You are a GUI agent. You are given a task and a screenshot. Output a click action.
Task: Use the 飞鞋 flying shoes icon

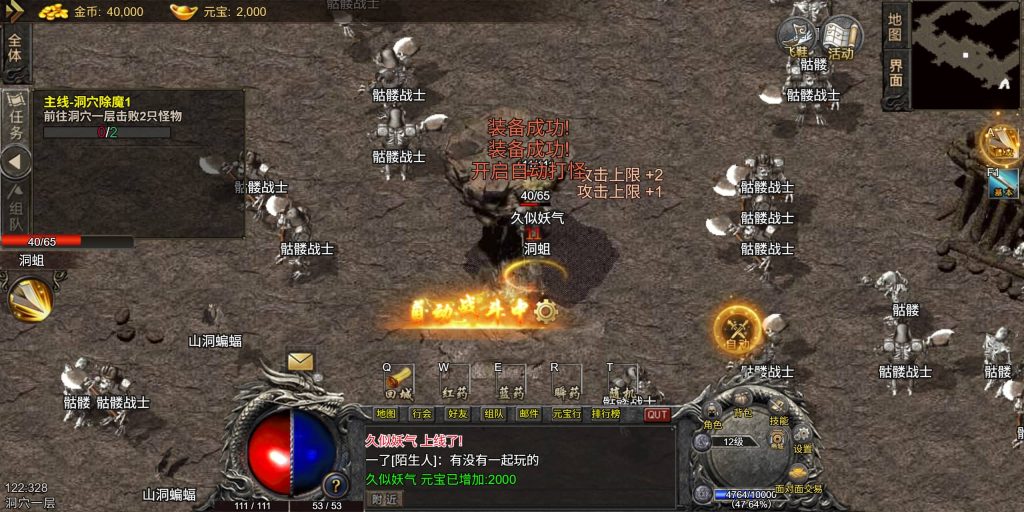click(x=797, y=39)
